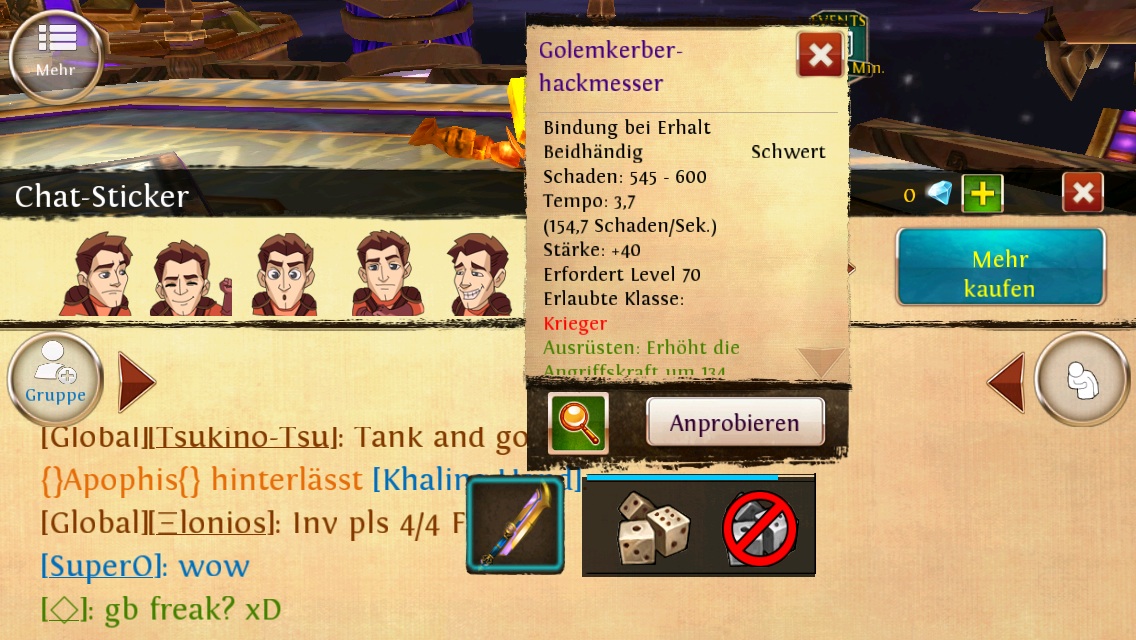Click the red arrow beside the emote button
1136x640 pixels.
pos(1006,382)
